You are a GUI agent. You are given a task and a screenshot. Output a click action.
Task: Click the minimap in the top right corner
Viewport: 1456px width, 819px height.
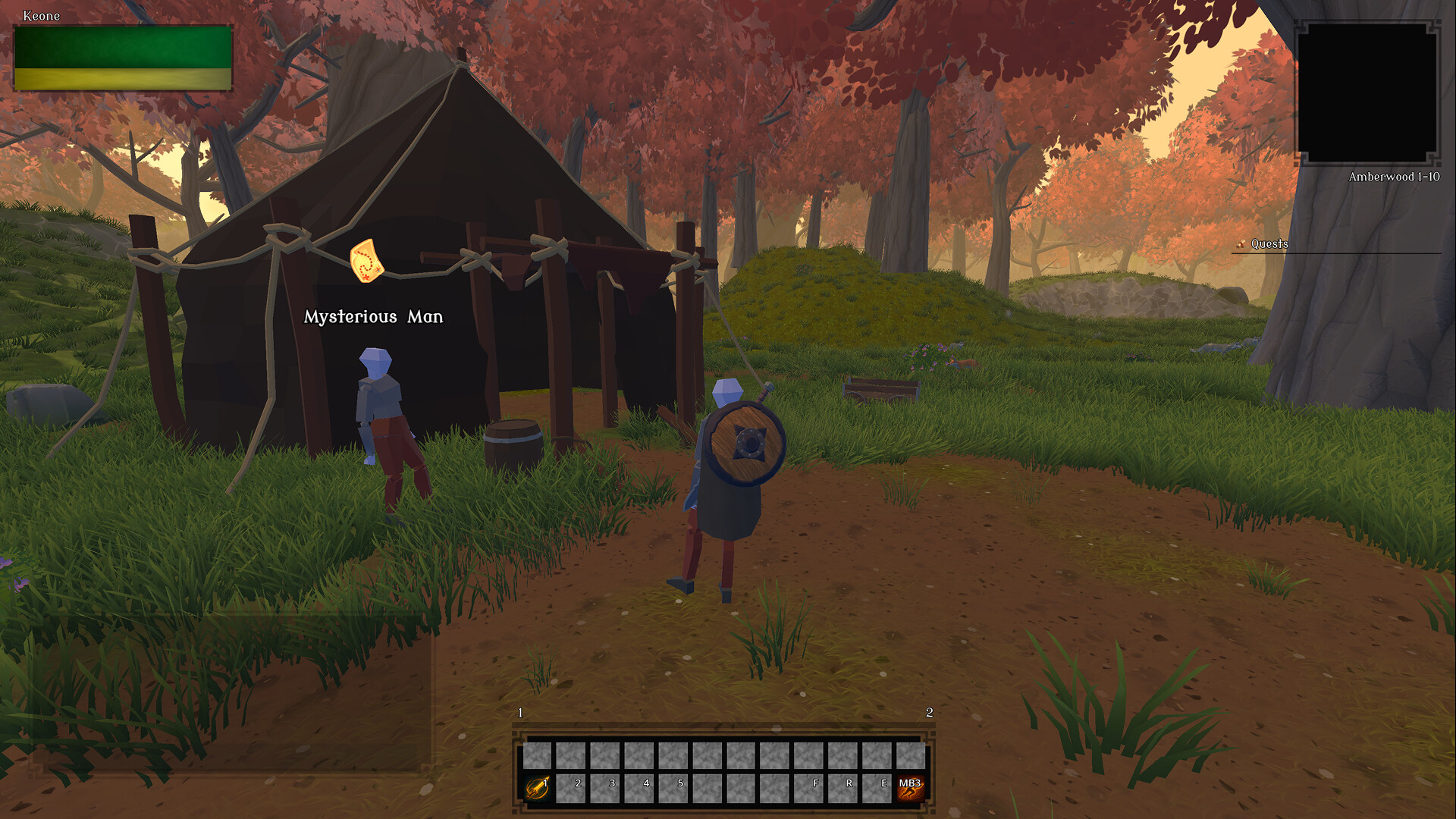point(1370,91)
